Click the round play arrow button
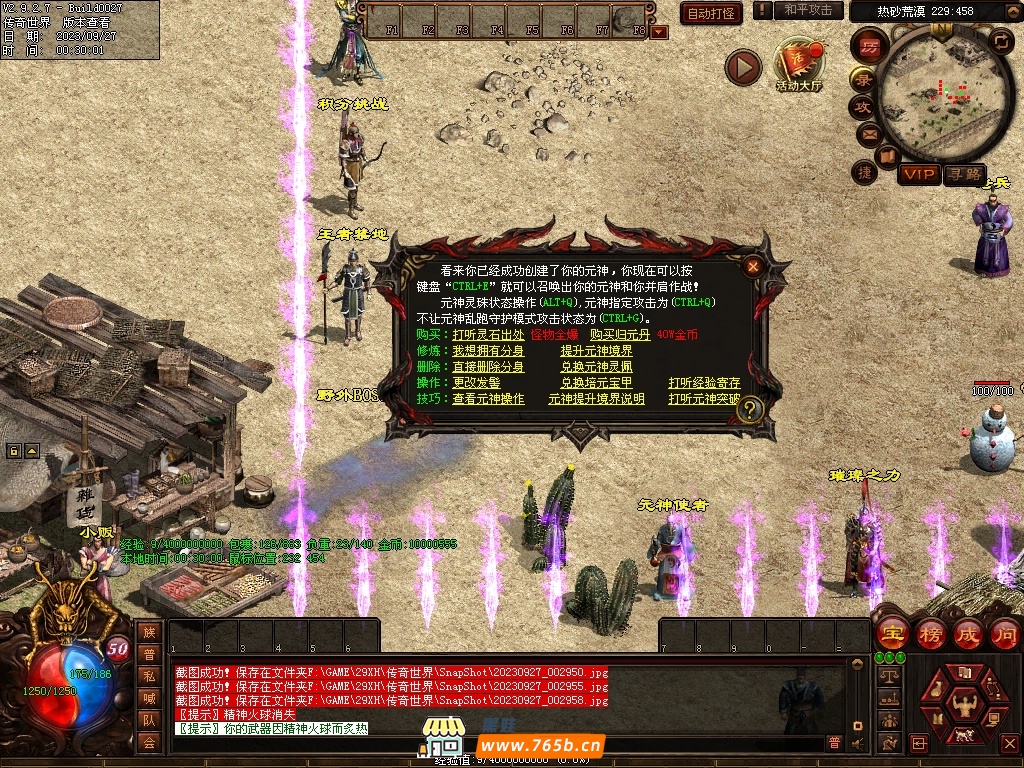The image size is (1024, 768). coord(743,68)
